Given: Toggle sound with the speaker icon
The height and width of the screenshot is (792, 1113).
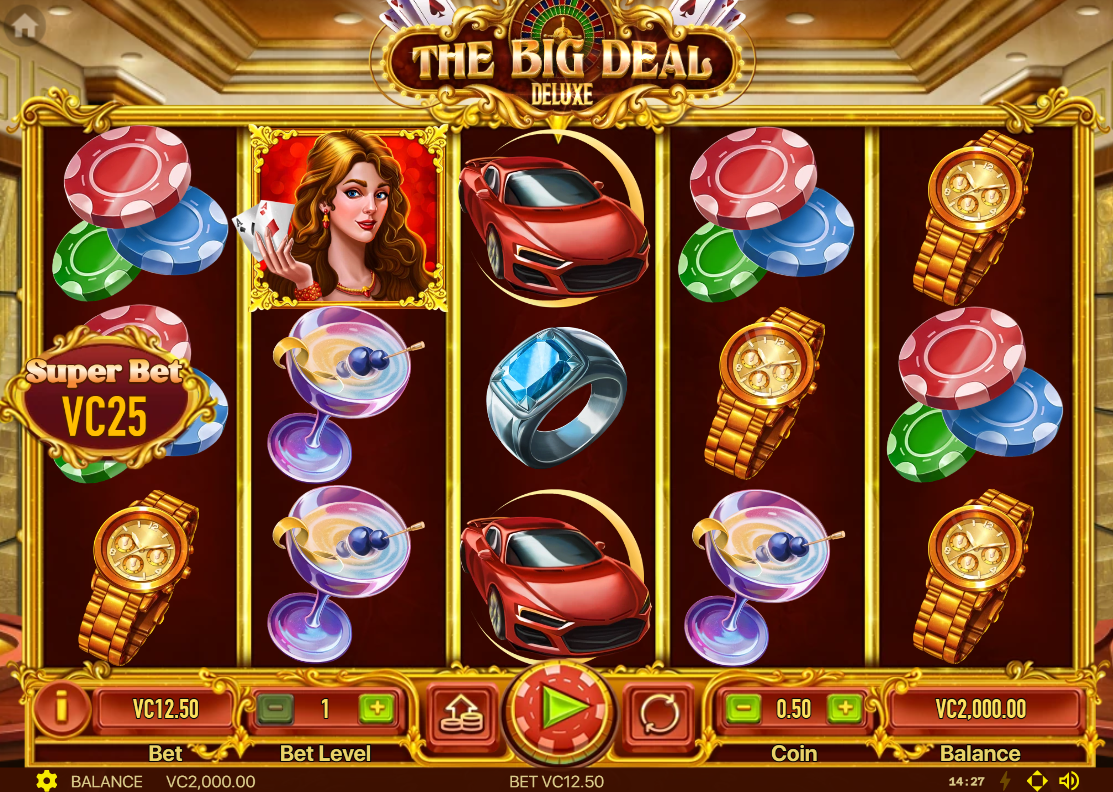Looking at the screenshot, I should point(1069,781).
